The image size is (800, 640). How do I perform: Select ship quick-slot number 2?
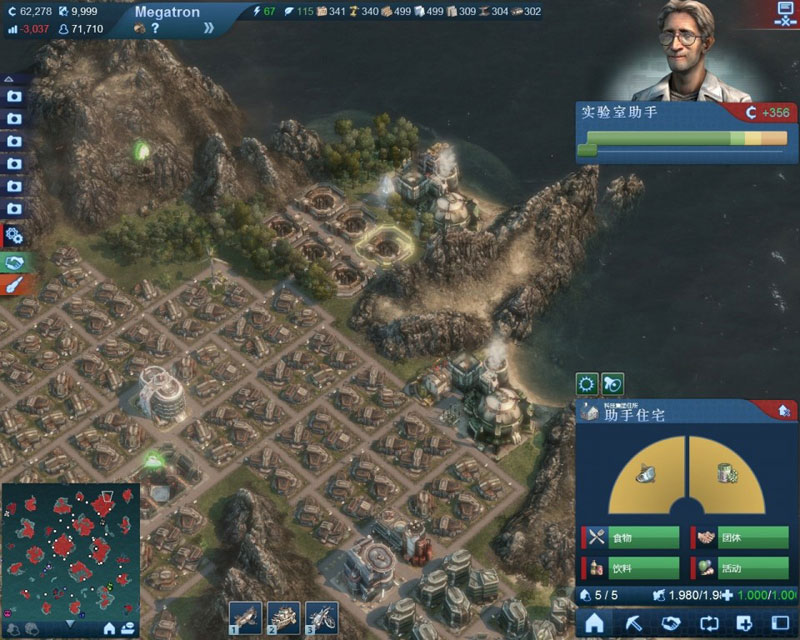tap(283, 616)
